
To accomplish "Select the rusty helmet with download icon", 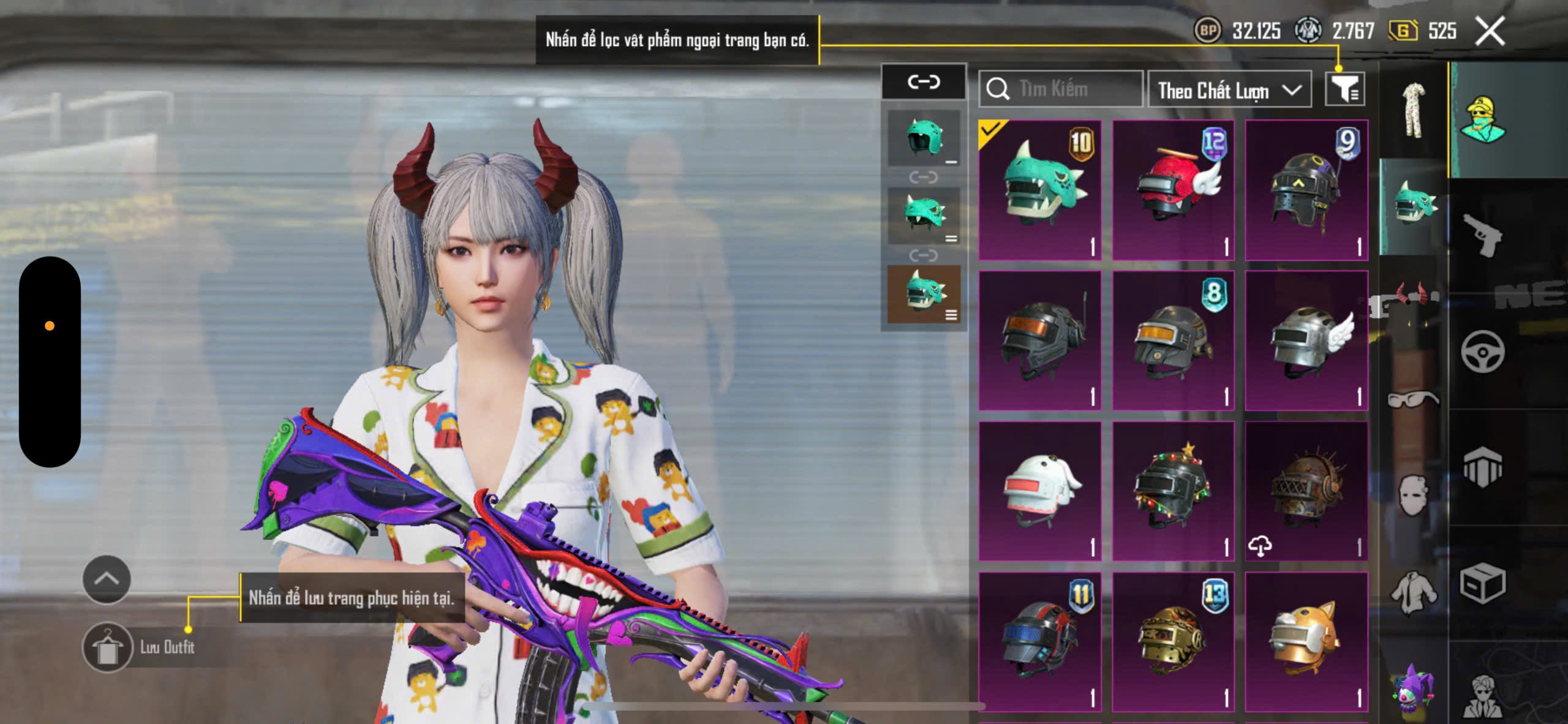I will (1306, 491).
